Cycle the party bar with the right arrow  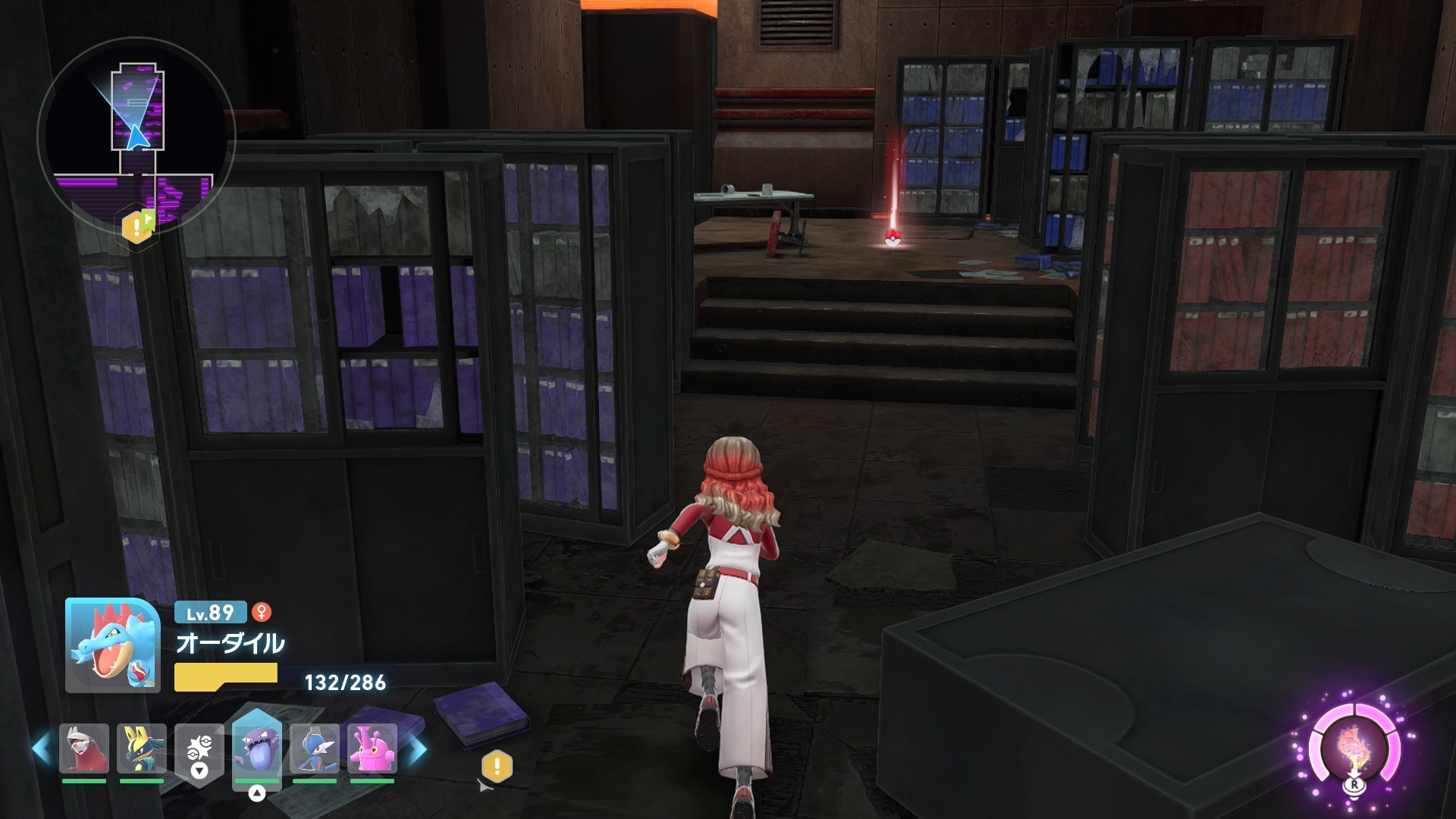pos(418,749)
